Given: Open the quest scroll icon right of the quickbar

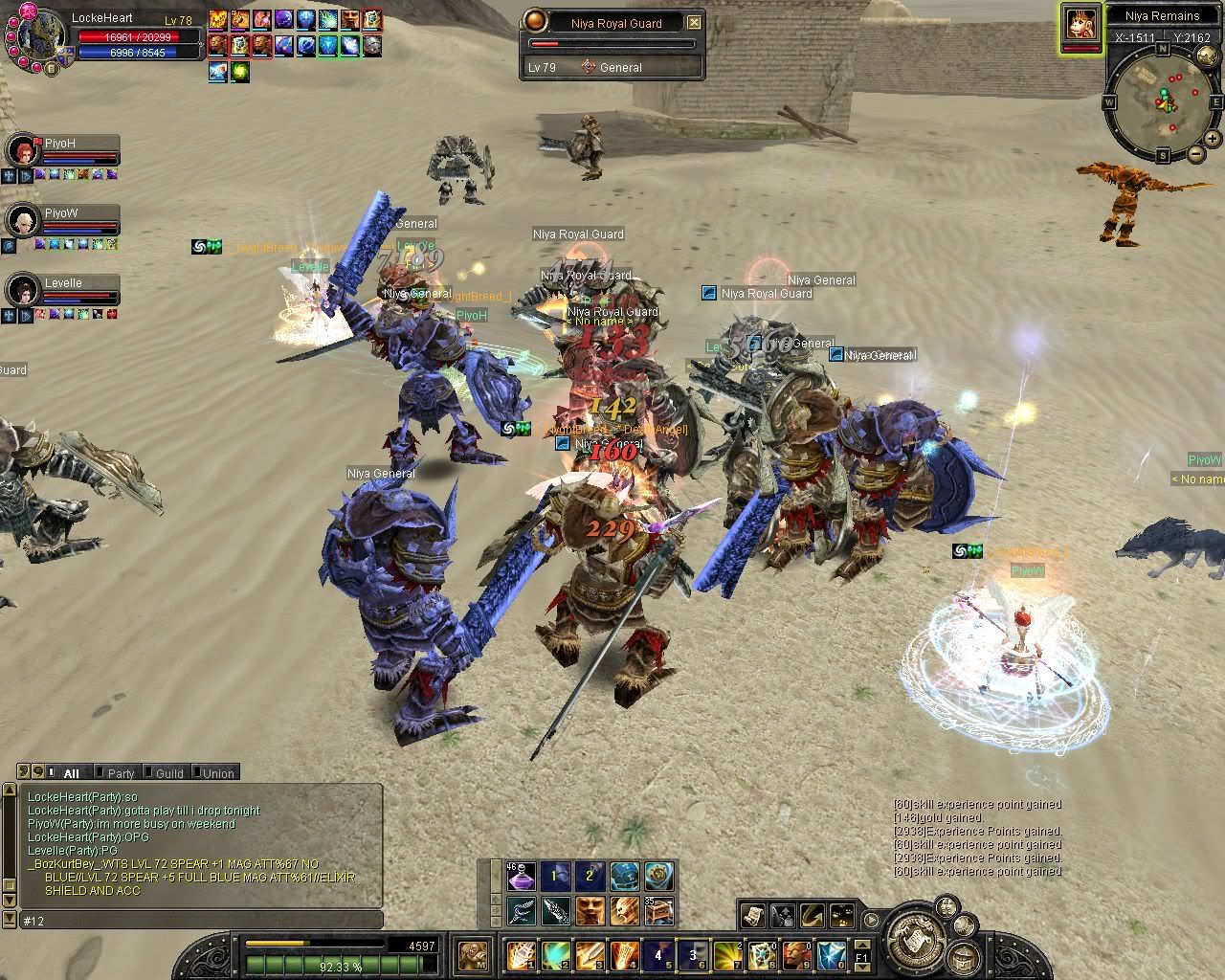Looking at the screenshot, I should click(x=753, y=915).
